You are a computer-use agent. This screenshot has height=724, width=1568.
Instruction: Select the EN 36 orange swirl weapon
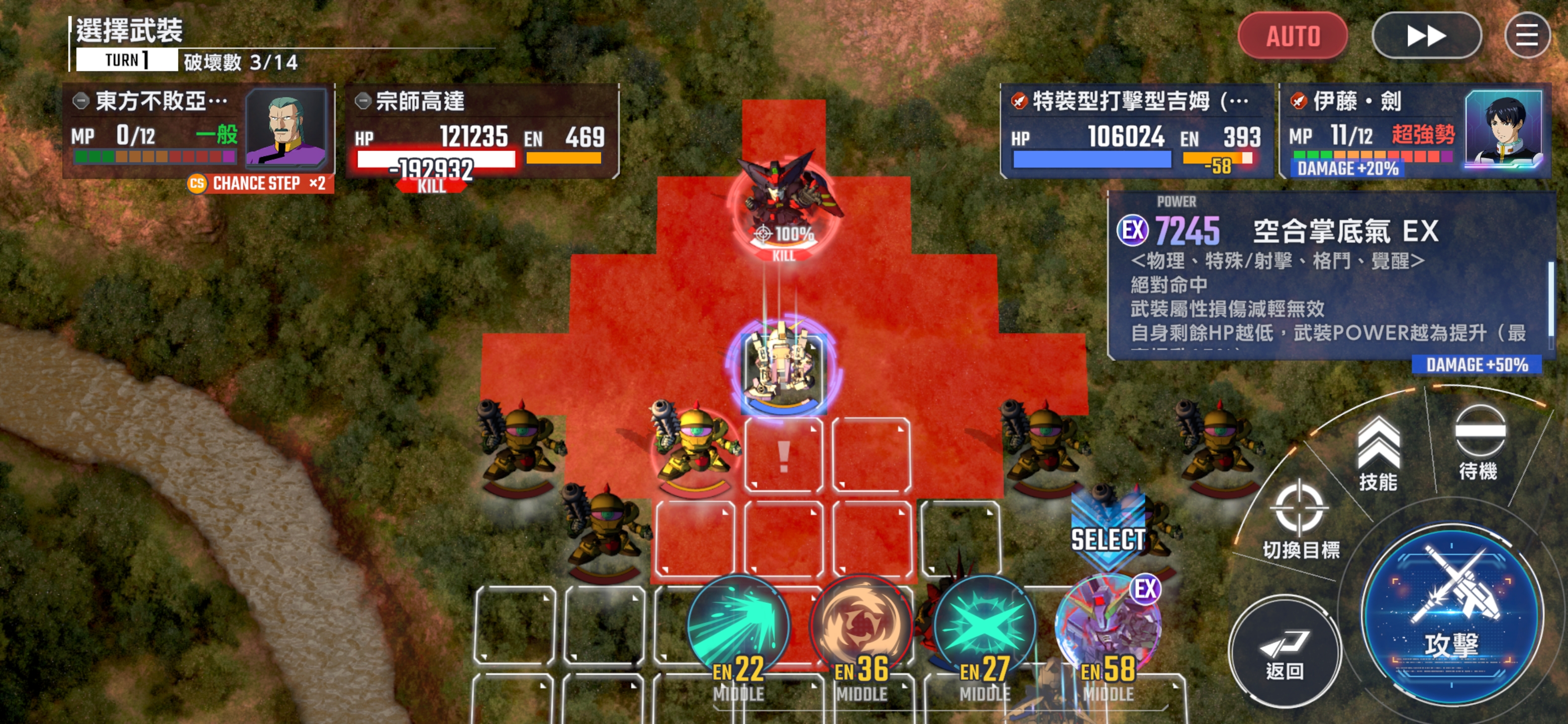tap(861, 627)
